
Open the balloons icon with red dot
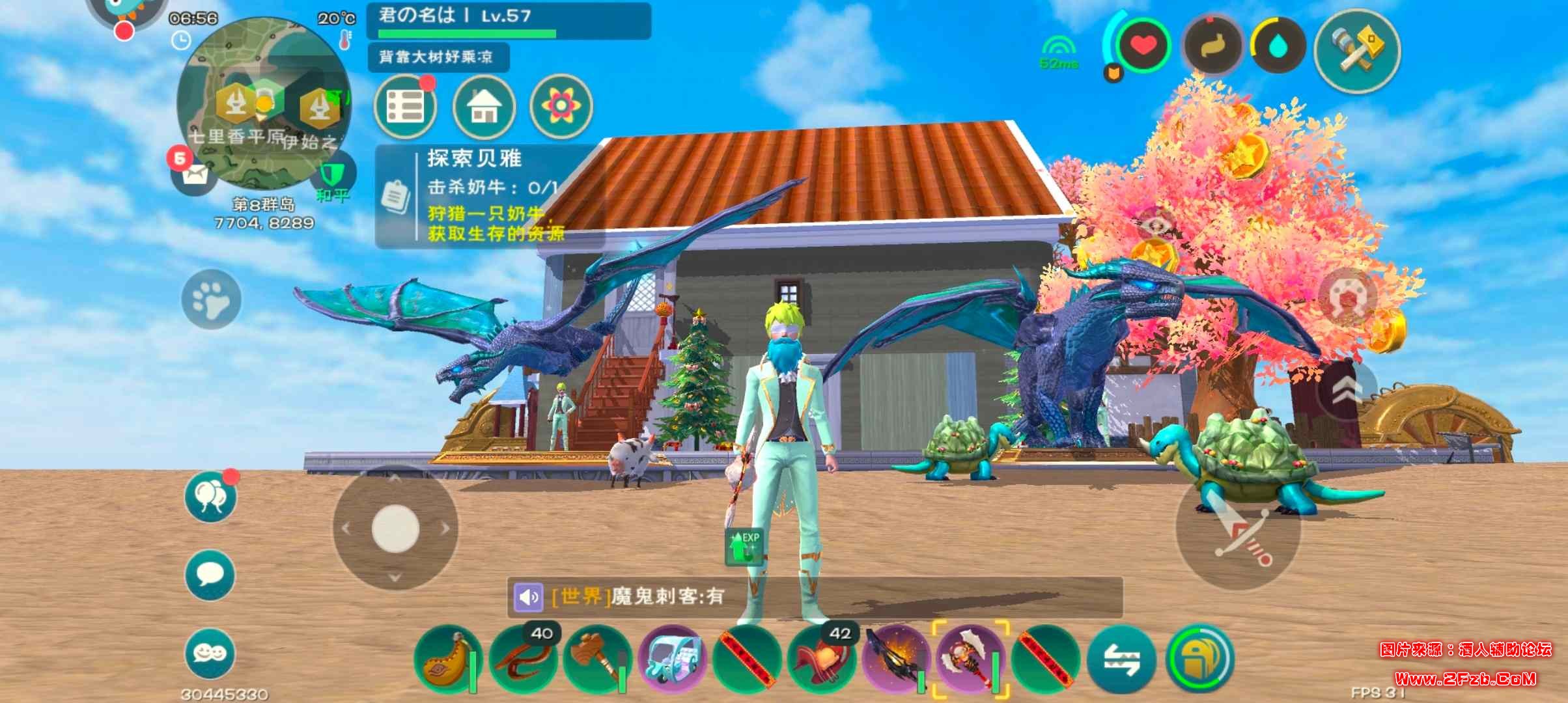tap(210, 498)
